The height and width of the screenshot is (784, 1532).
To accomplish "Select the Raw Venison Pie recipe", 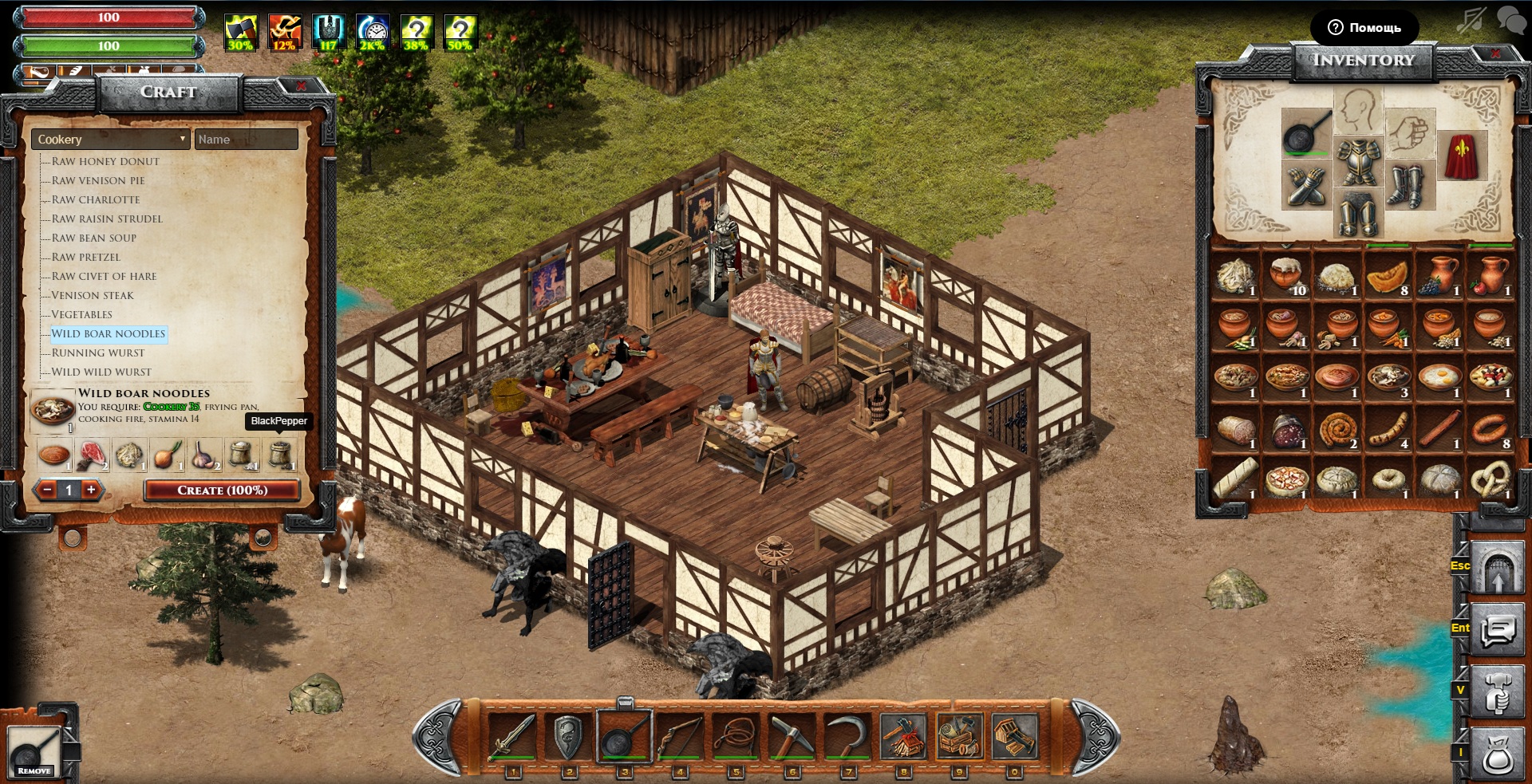I will click(x=98, y=181).
